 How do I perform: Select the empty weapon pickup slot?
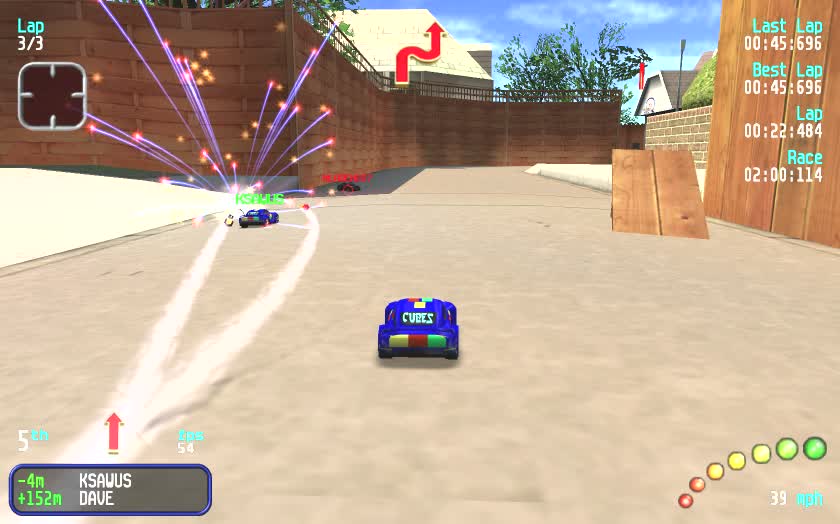52,96
